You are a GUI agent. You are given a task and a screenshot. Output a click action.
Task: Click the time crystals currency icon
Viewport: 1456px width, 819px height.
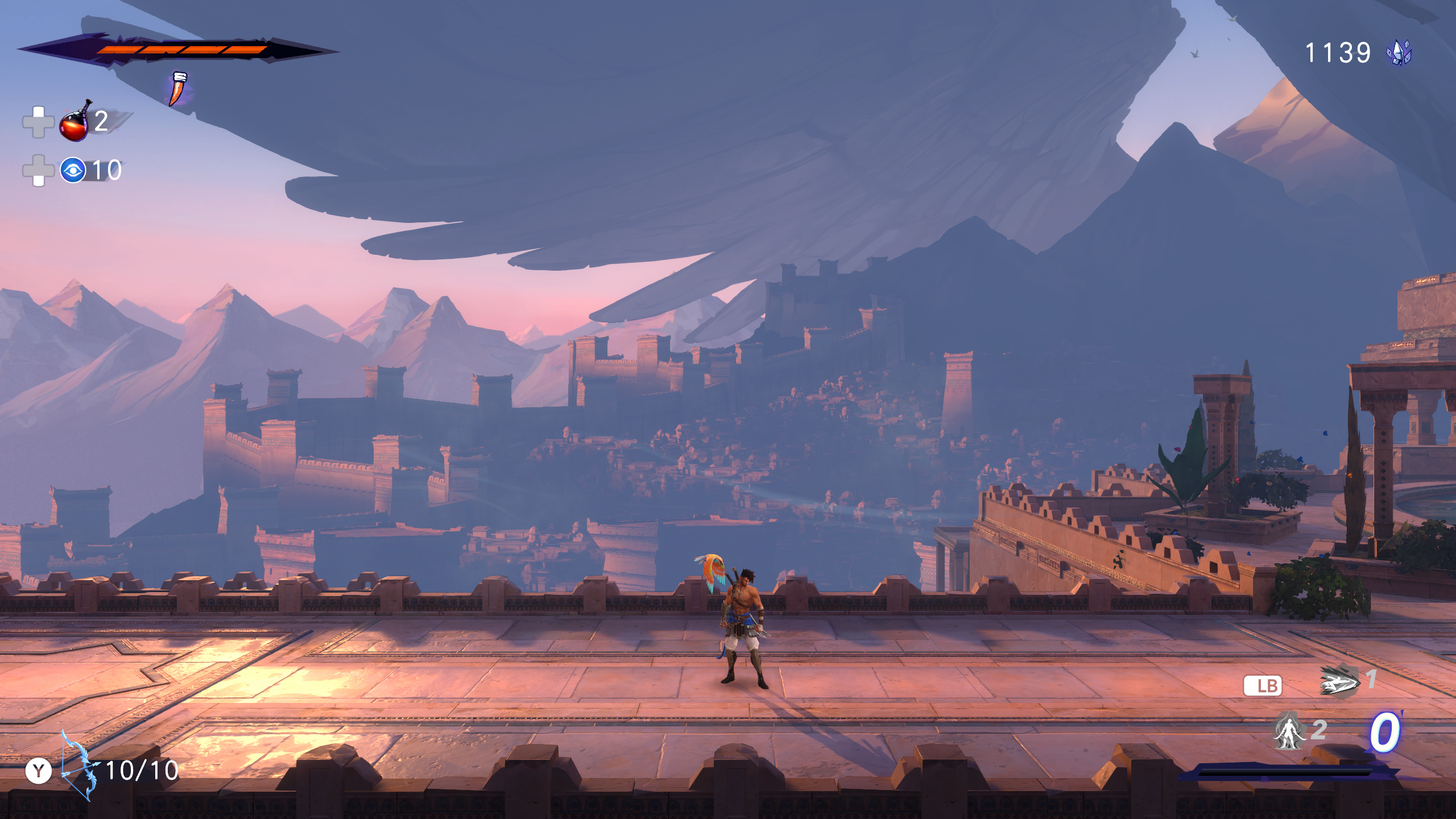point(1399,53)
